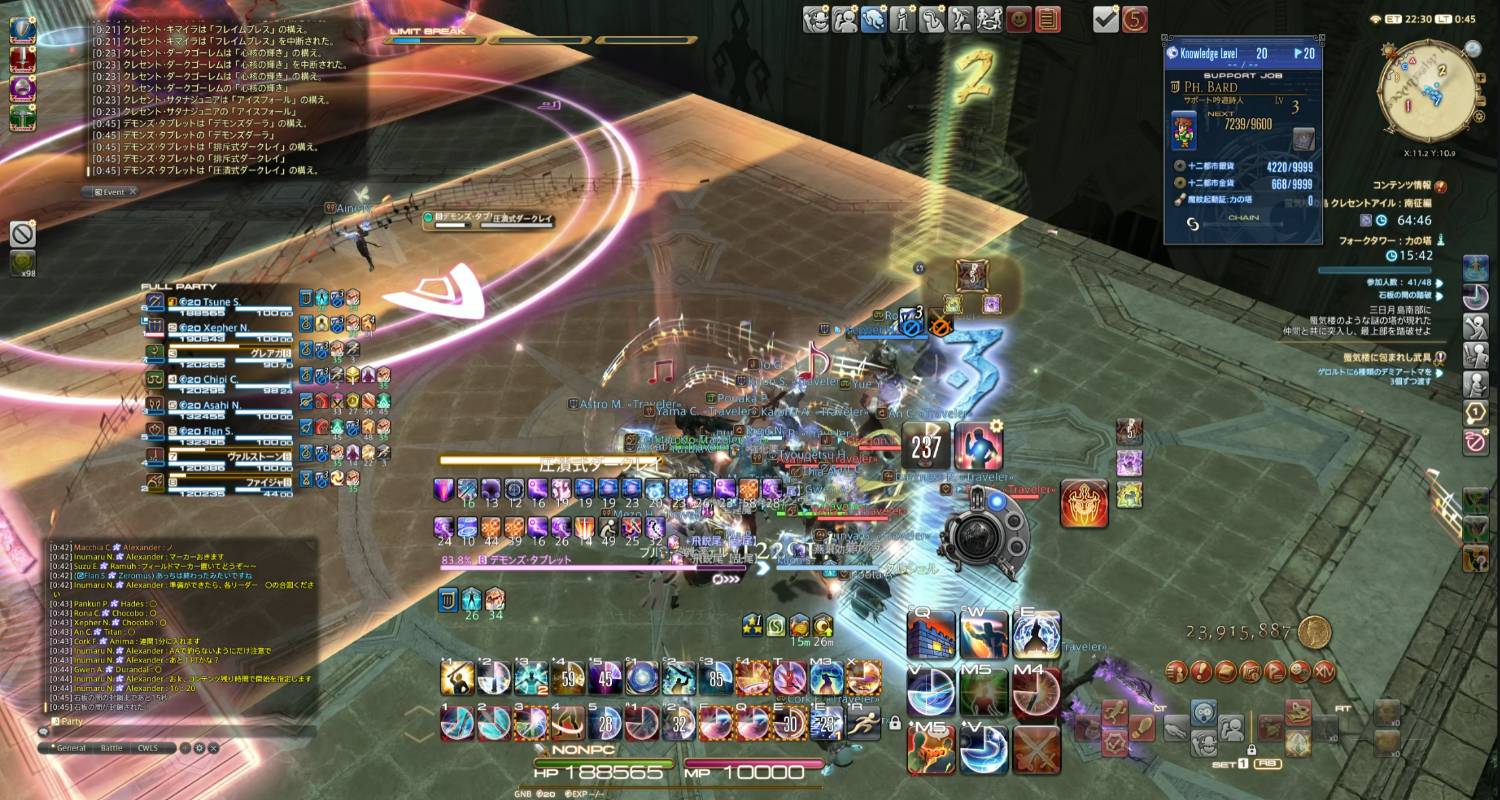Open the XIV system menu button

[1325, 671]
